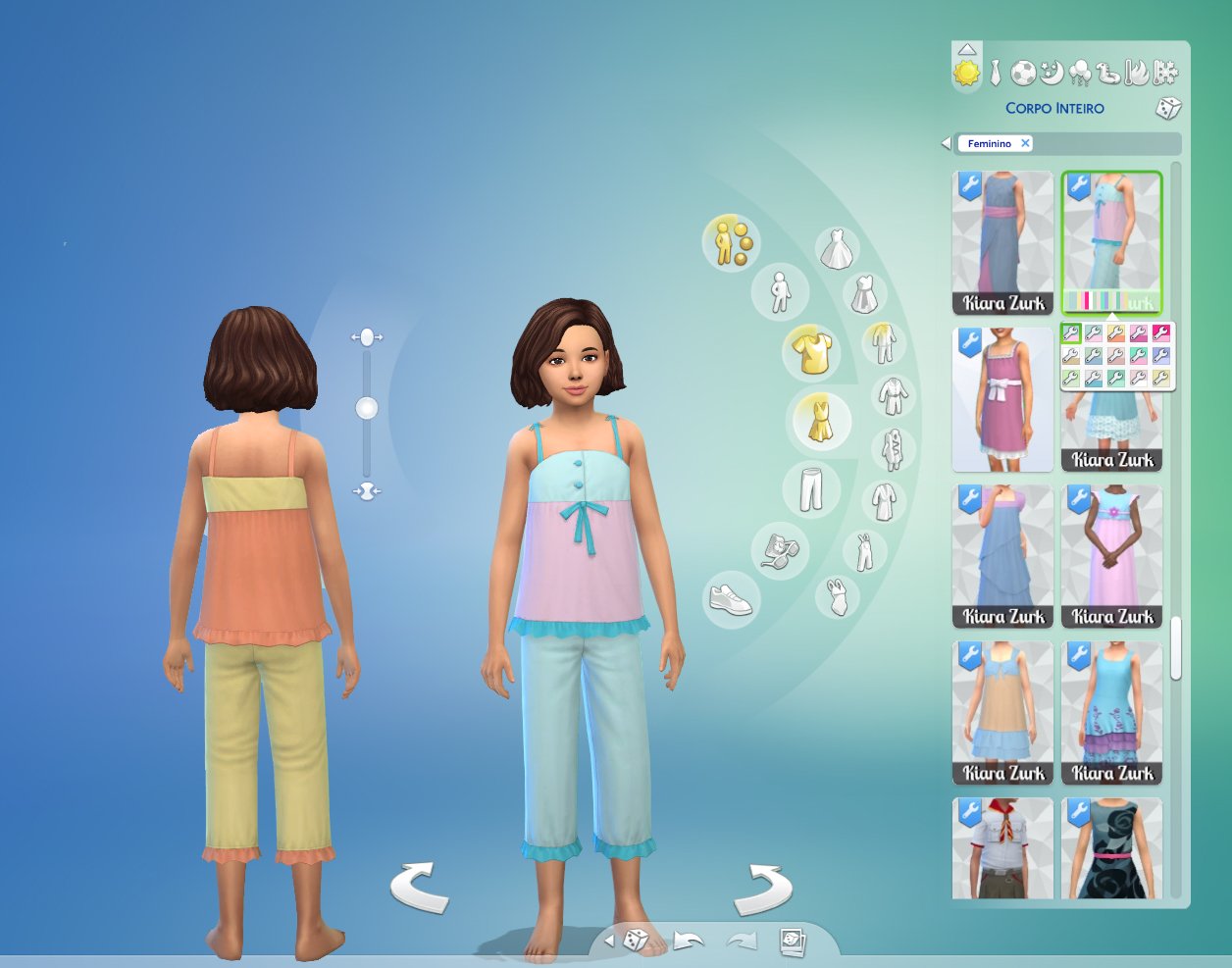Randomize outfit with the Corpo Inteiro dice
The image size is (1232, 968).
[x=1167, y=108]
